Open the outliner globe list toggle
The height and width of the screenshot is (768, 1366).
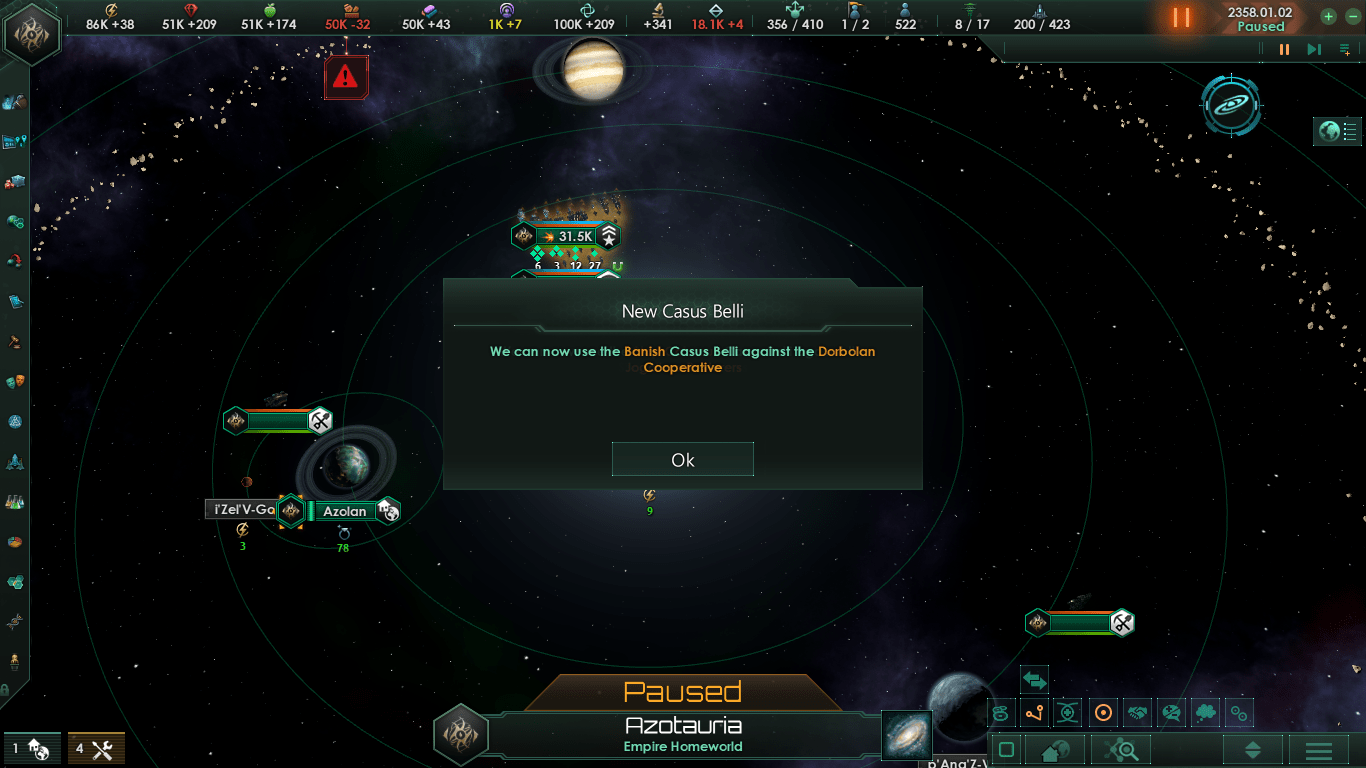[1338, 131]
